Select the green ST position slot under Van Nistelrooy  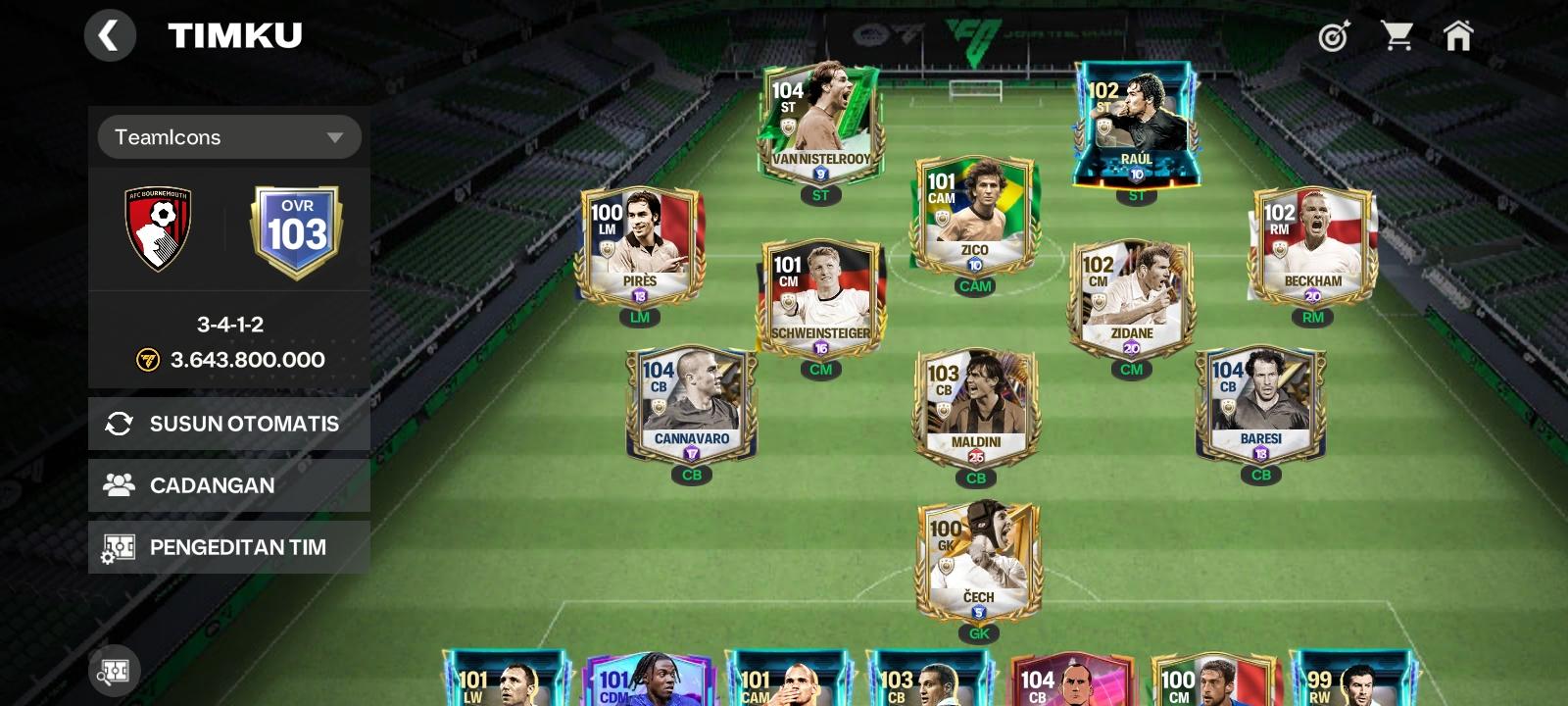click(x=821, y=196)
